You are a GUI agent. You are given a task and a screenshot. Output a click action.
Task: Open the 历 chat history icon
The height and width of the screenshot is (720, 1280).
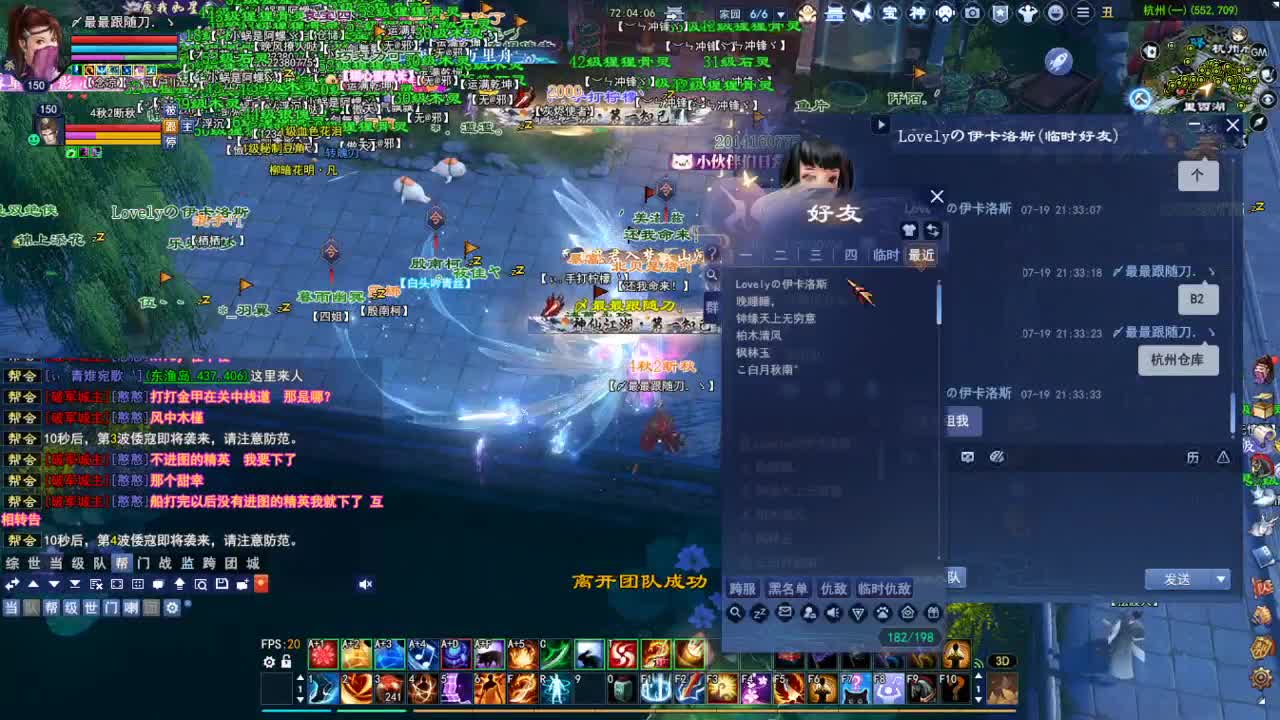[1194, 456]
